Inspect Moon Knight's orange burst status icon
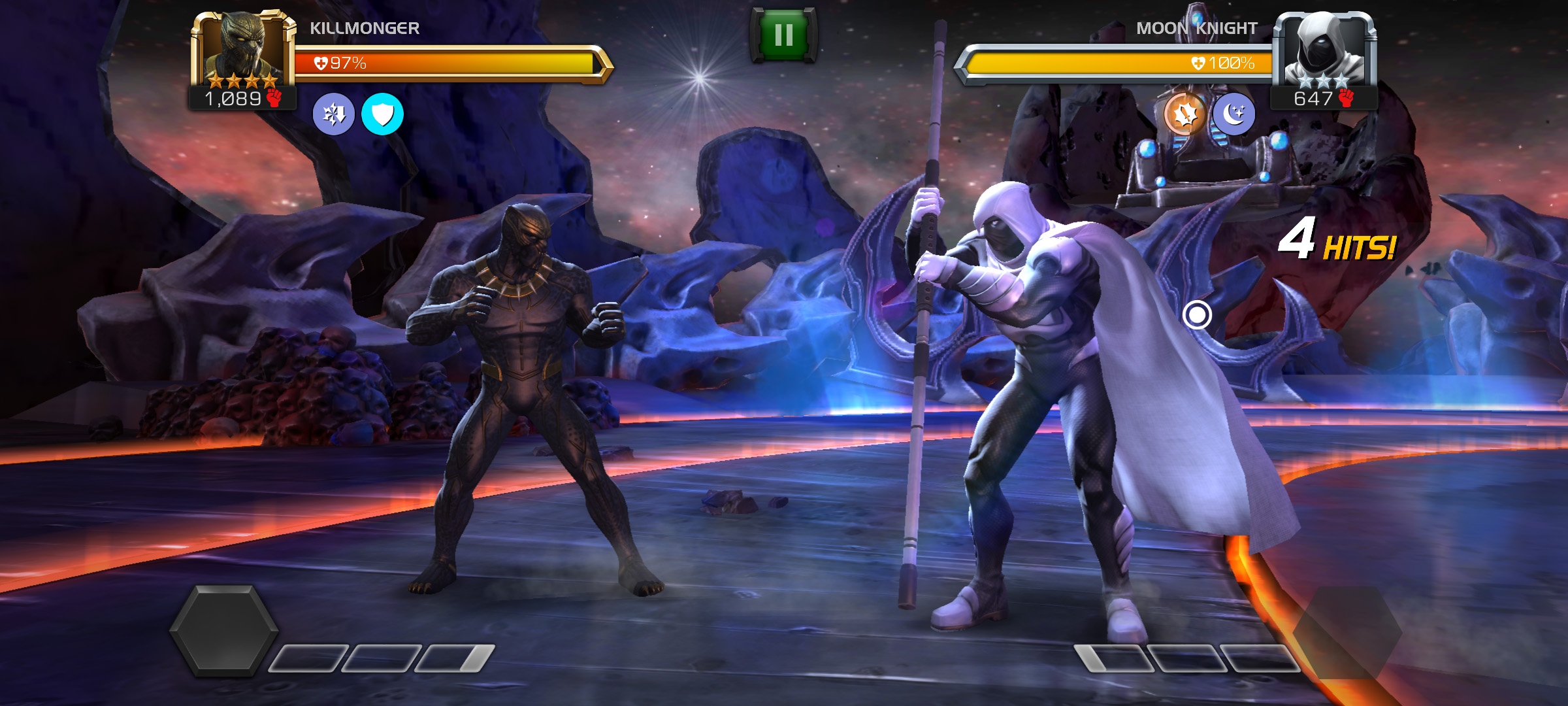This screenshot has height=706, width=1568. coord(1185,114)
